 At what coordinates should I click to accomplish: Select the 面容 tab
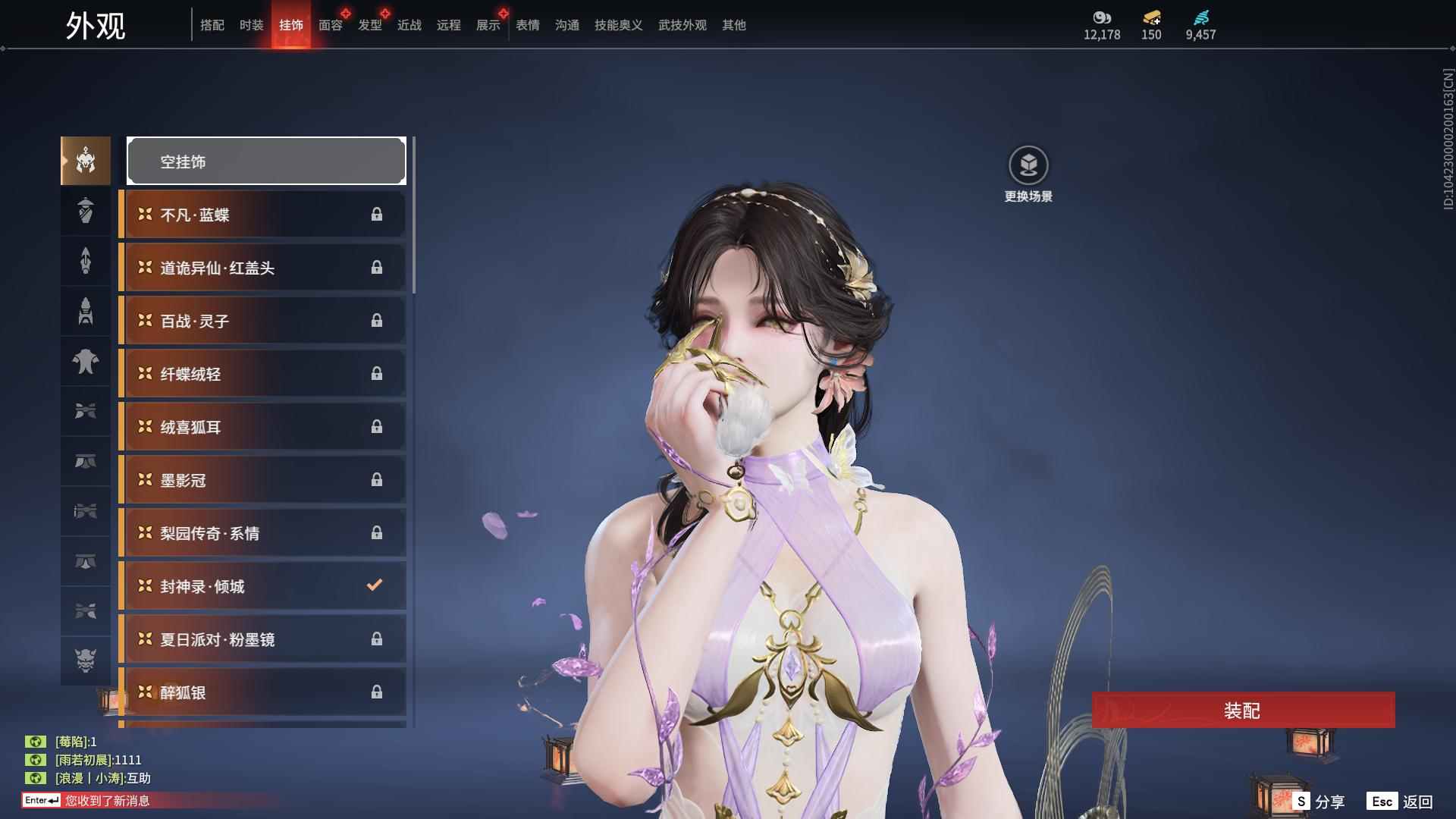330,25
